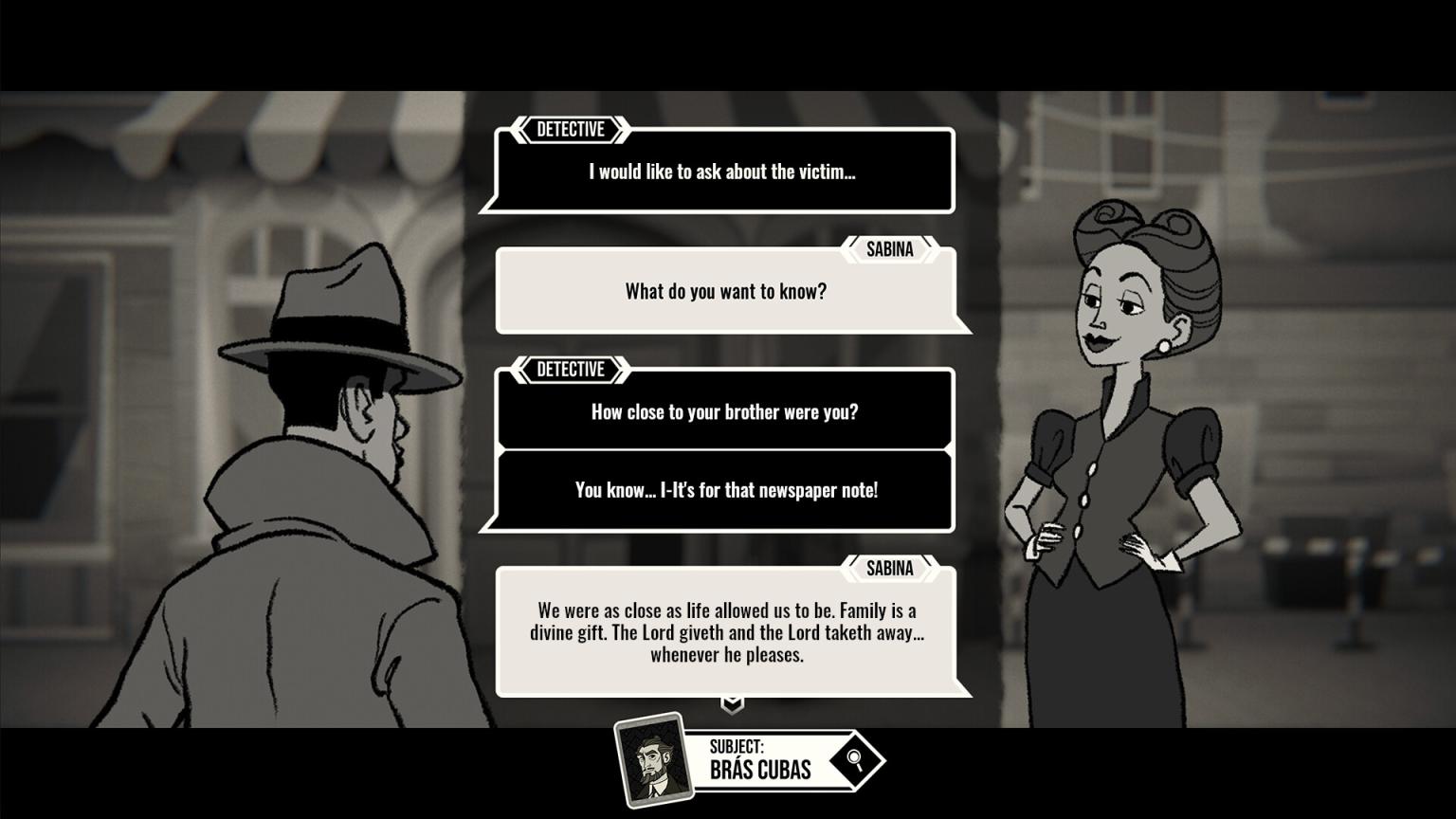Select the first SABINA name plate badge
This screenshot has height=819, width=1456.
point(889,249)
